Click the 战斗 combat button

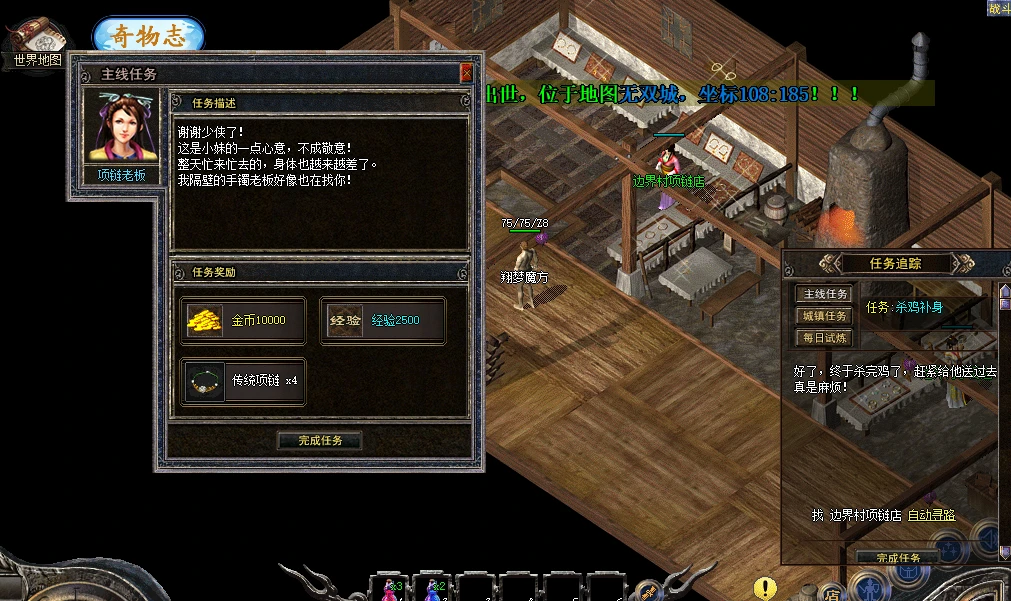point(998,8)
